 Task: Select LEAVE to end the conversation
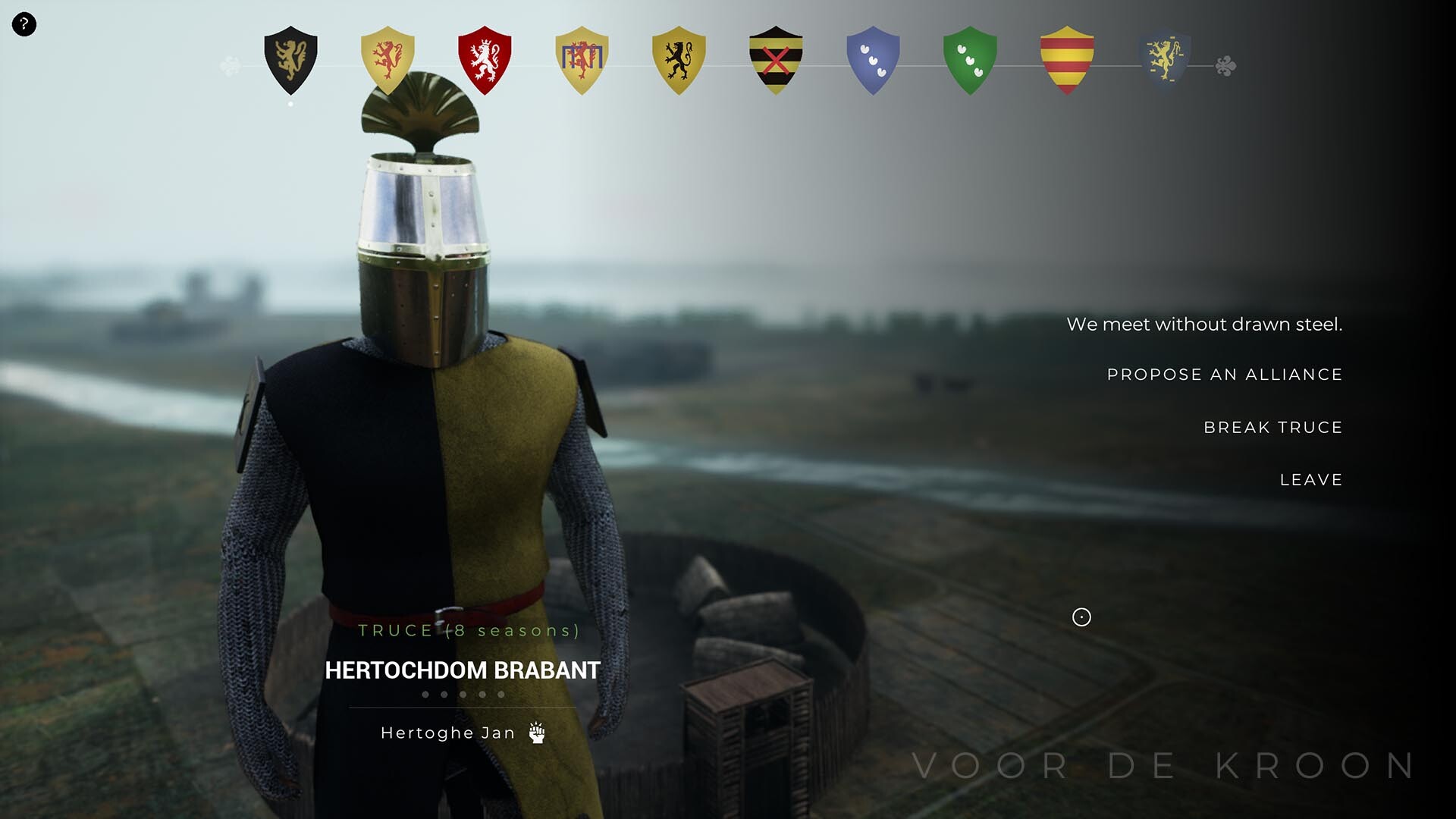[x=1310, y=479]
